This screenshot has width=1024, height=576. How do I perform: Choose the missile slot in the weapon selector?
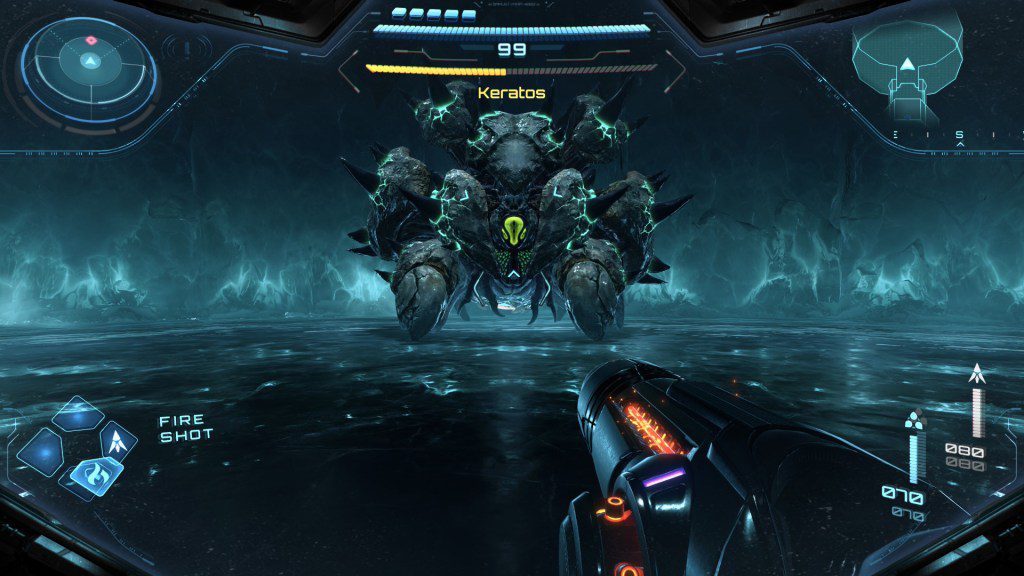118,439
